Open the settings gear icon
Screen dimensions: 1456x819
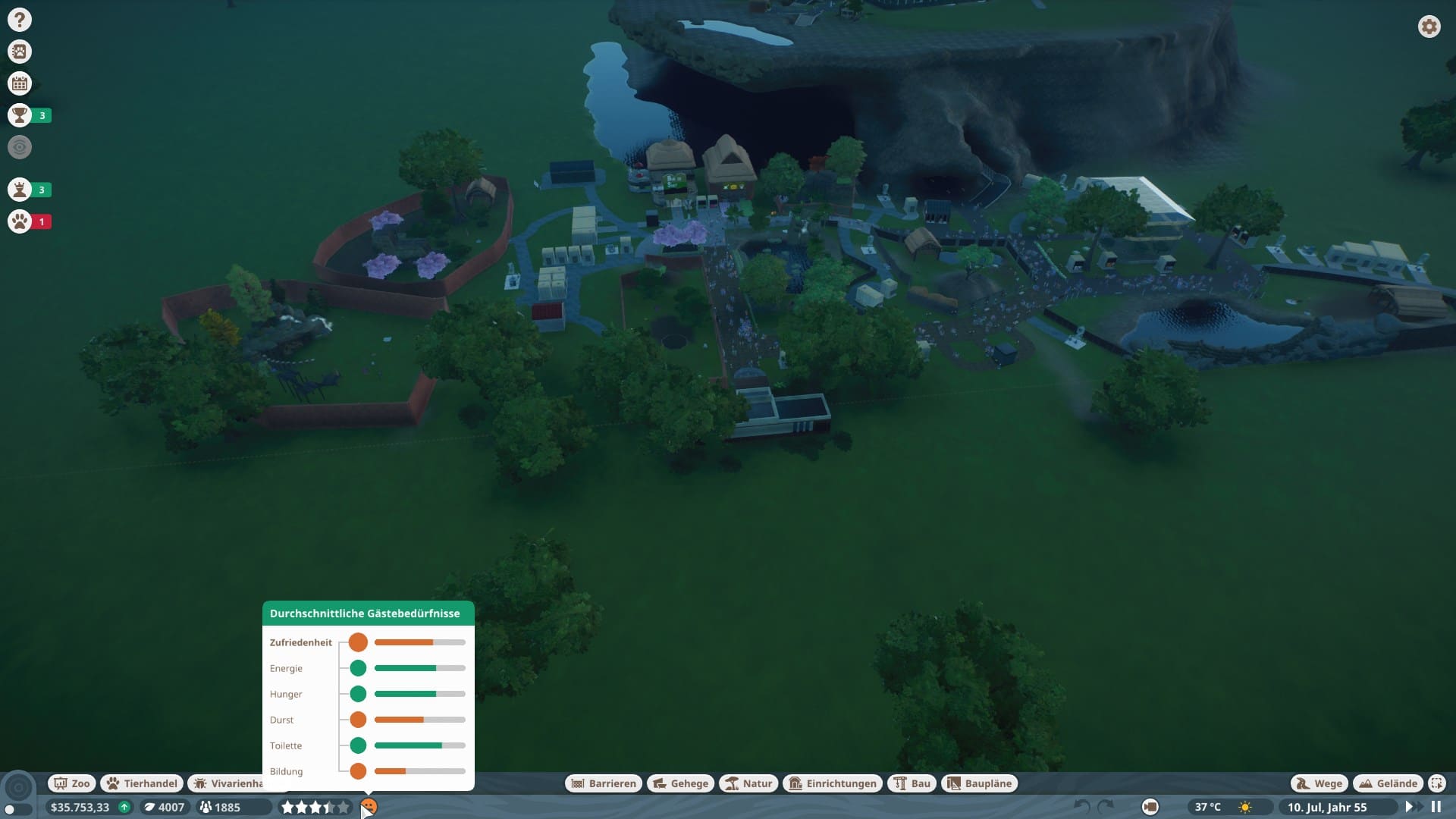coord(1429,27)
